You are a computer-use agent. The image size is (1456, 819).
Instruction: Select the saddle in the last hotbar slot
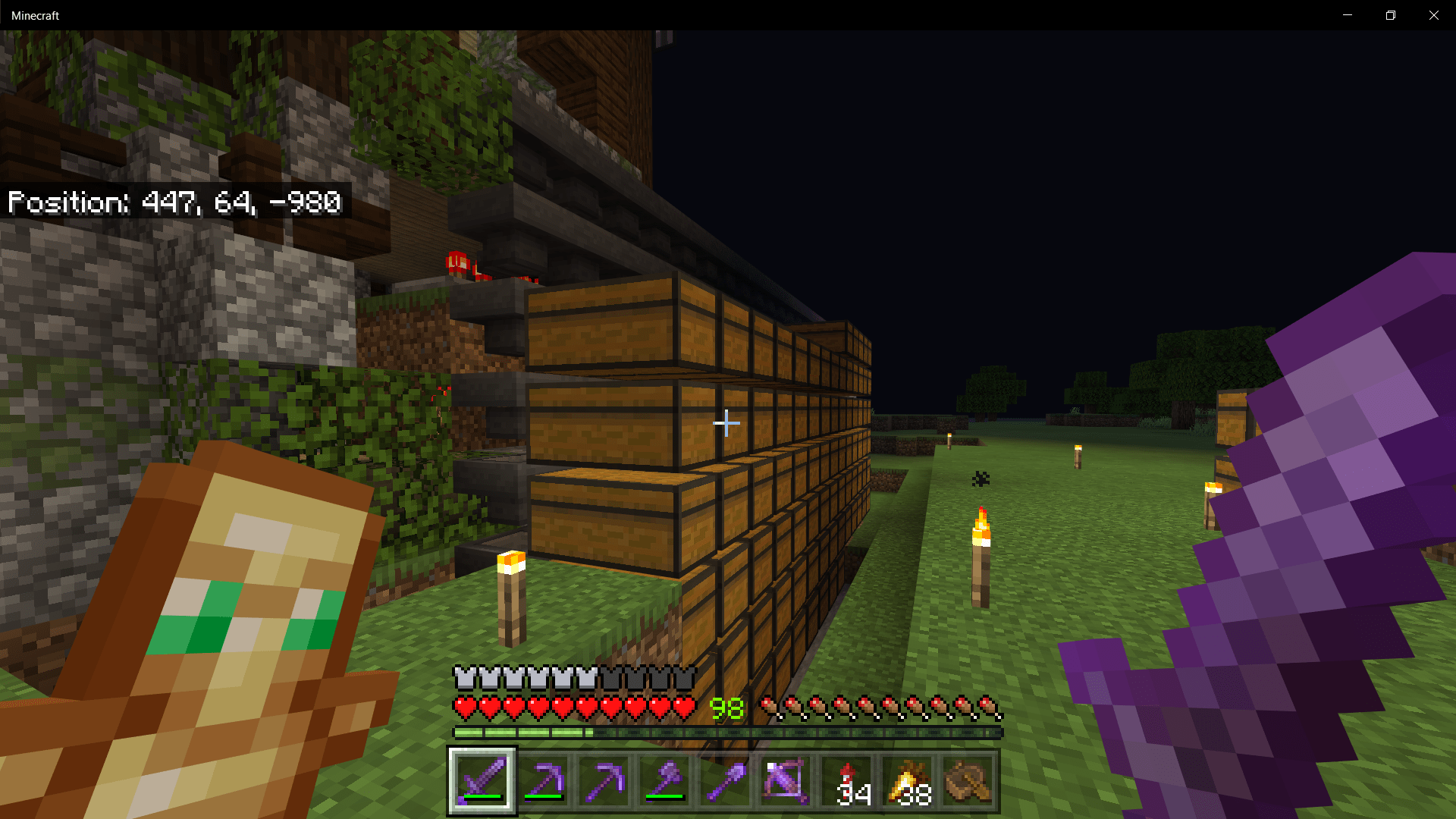967,781
